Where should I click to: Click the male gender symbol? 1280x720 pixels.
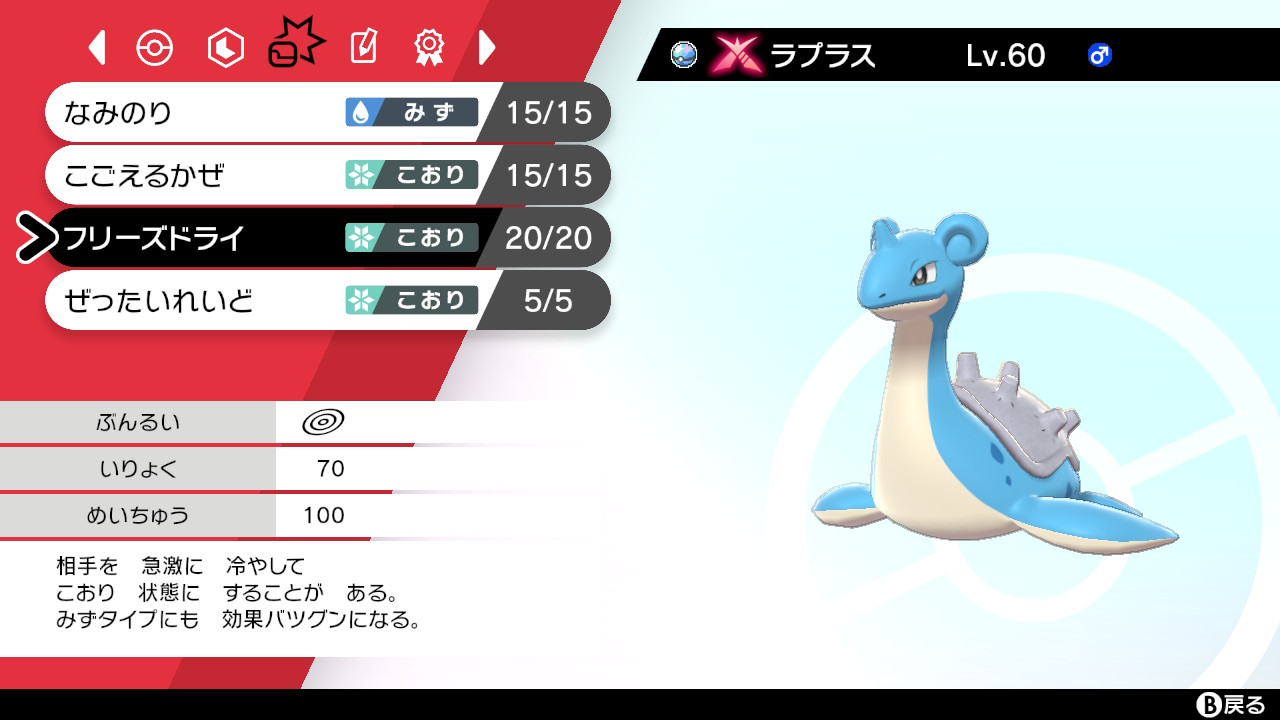(x=1098, y=56)
